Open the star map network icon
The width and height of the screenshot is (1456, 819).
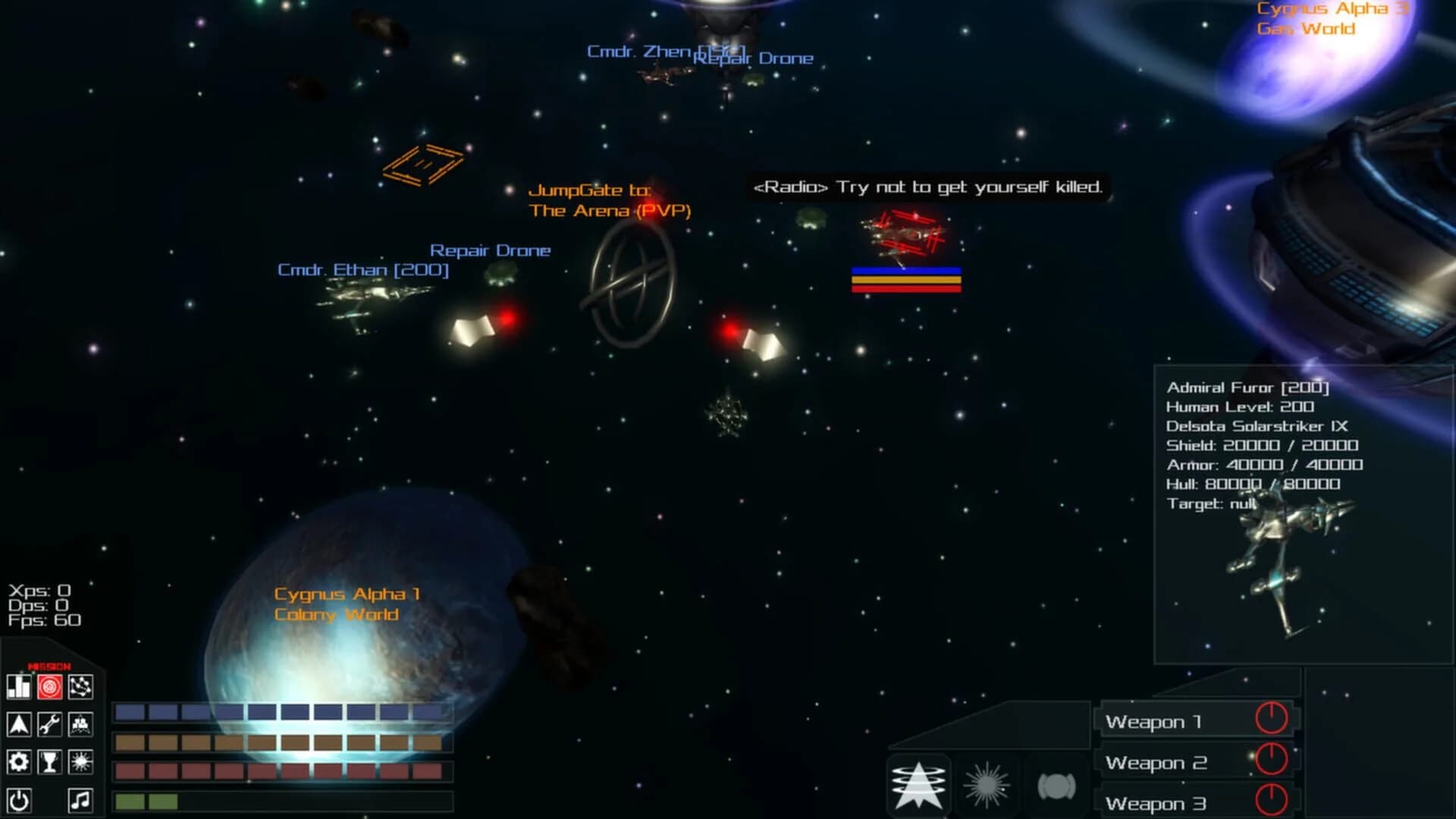[80, 686]
